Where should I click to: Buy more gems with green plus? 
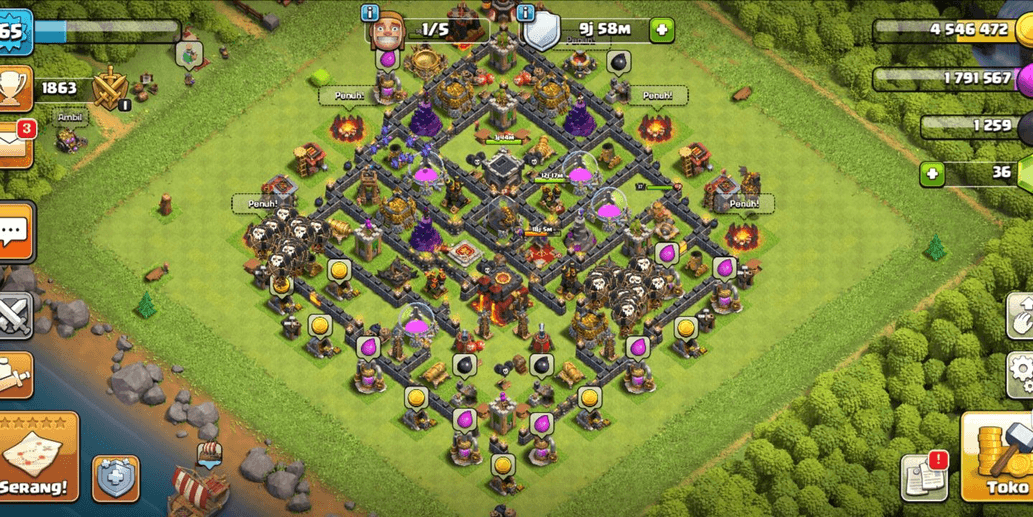pos(932,174)
